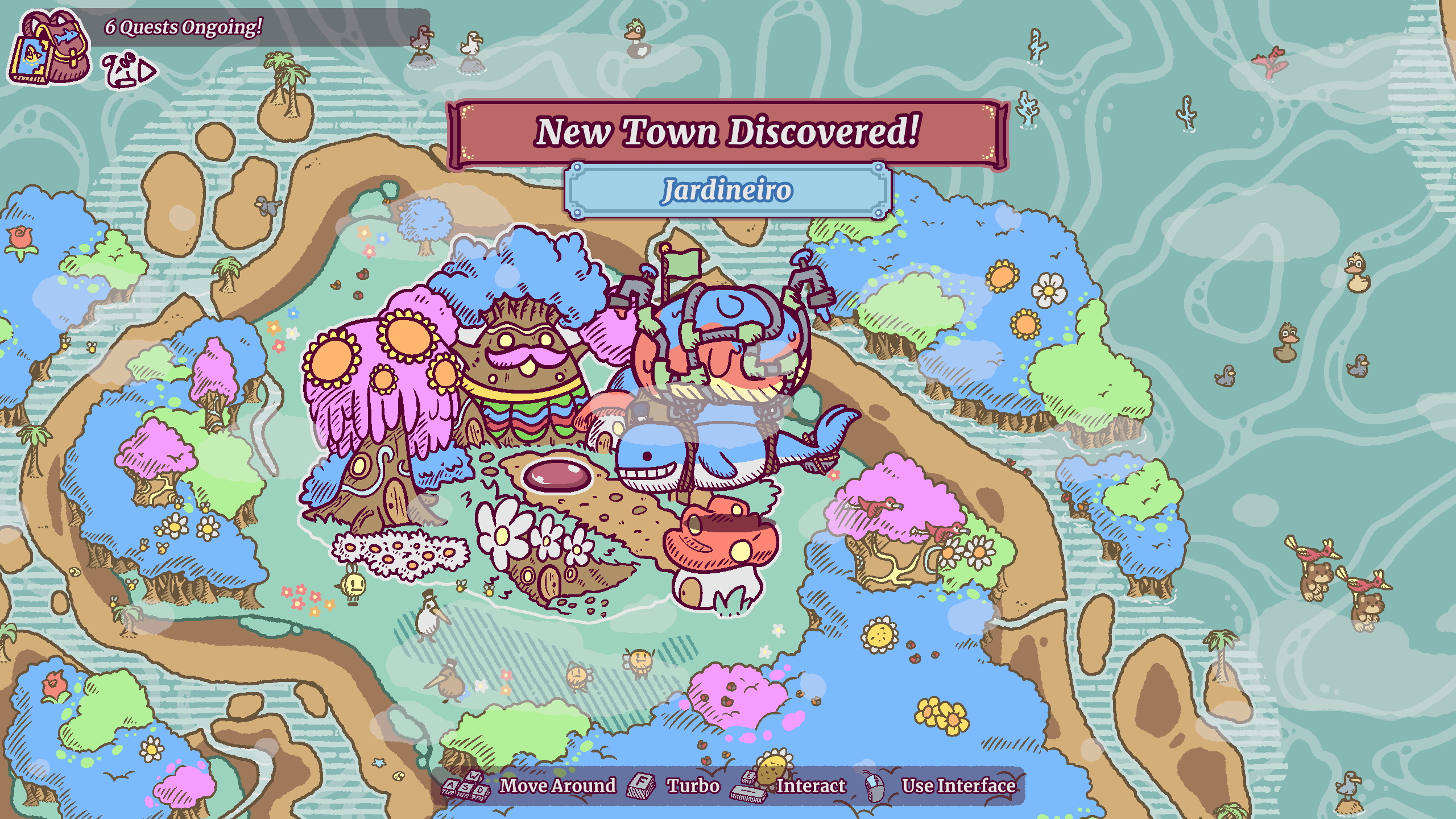This screenshot has width=1456, height=819.
Task: Open the quest backpack journal
Action: click(x=50, y=45)
